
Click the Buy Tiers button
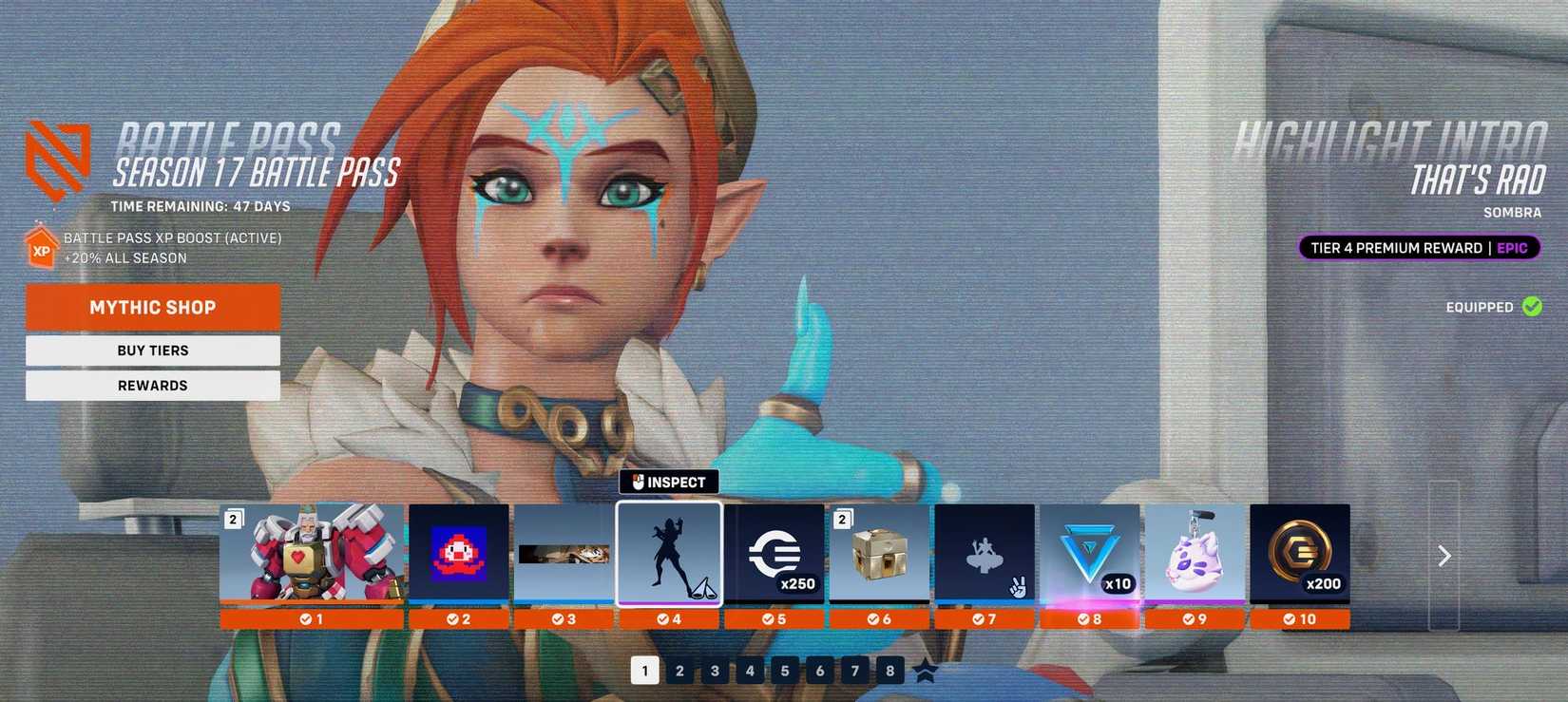coord(152,350)
